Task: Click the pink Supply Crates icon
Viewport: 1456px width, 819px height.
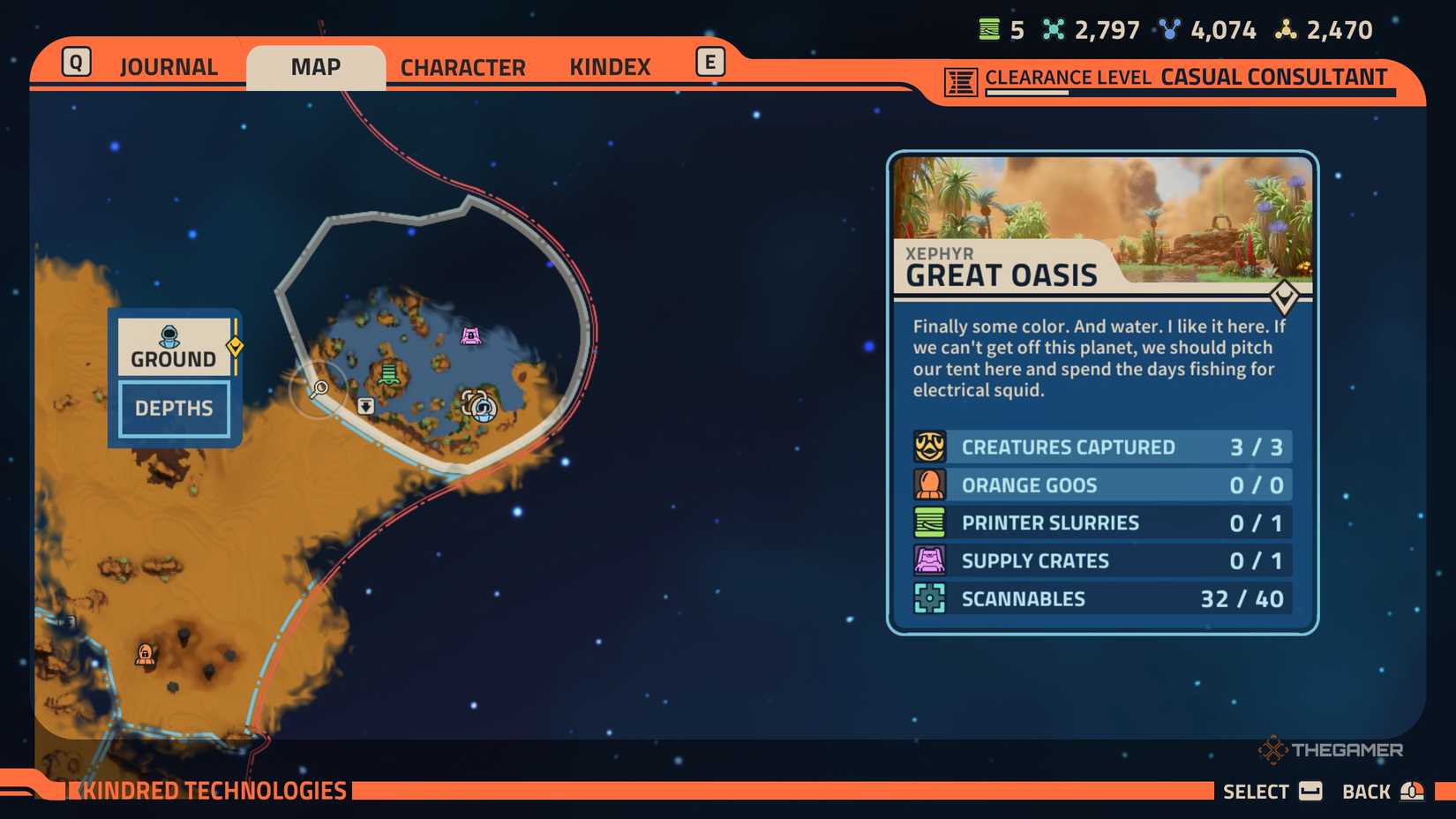Action: 929,560
